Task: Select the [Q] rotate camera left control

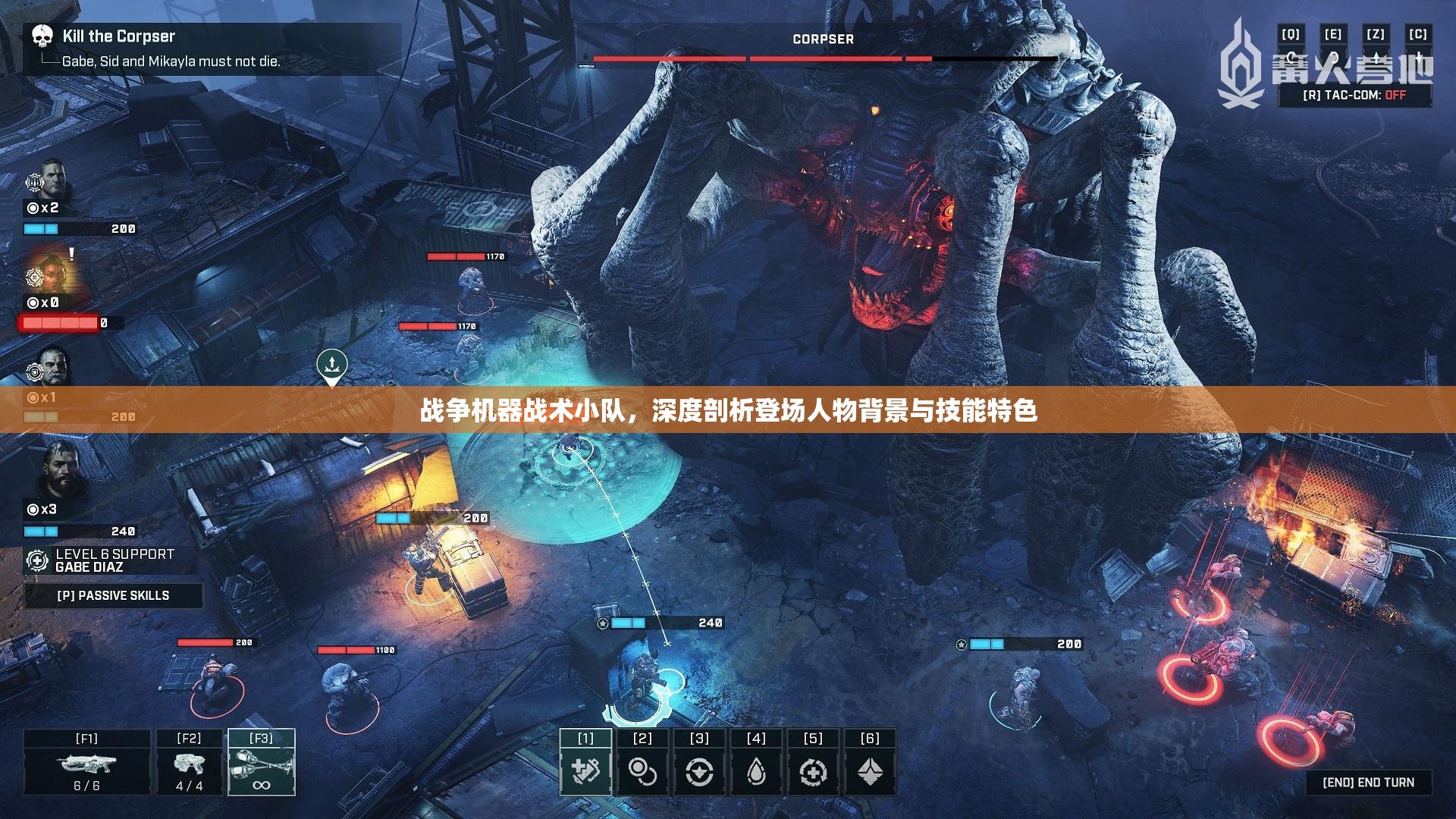Action: (1292, 33)
